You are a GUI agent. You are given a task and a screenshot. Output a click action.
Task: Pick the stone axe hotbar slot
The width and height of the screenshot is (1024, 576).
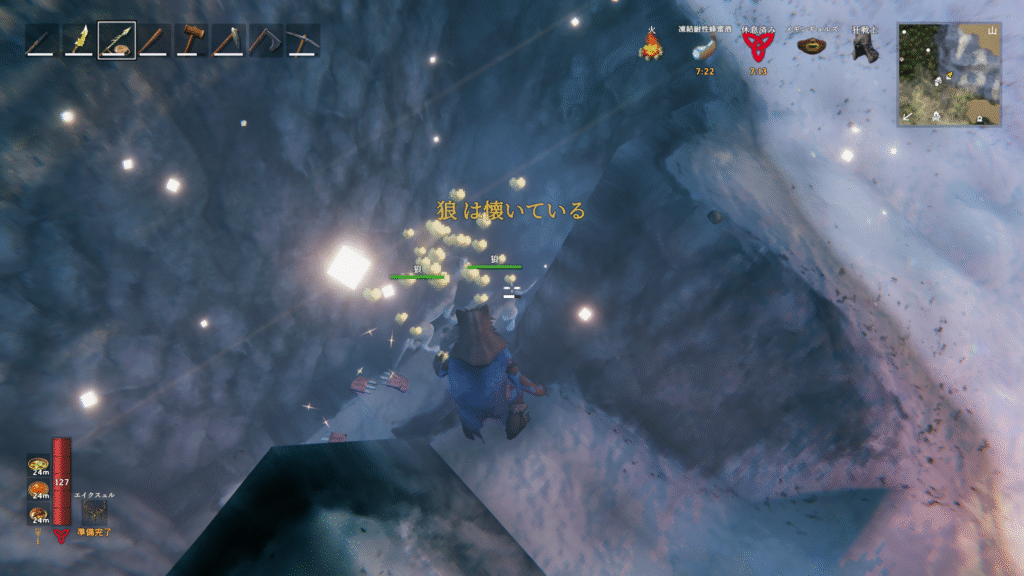(229, 41)
